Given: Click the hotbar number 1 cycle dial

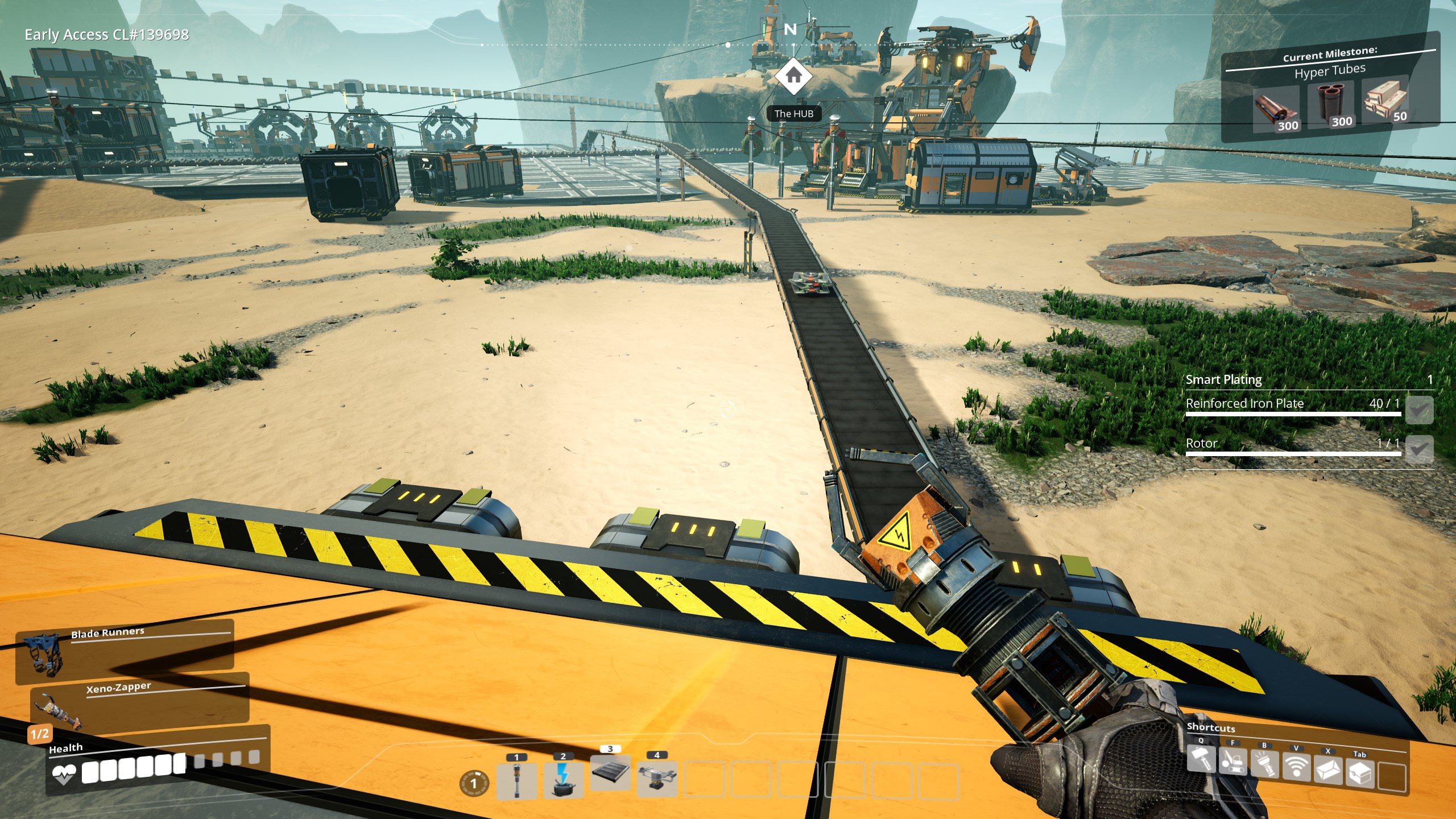Looking at the screenshot, I should tap(473, 783).
